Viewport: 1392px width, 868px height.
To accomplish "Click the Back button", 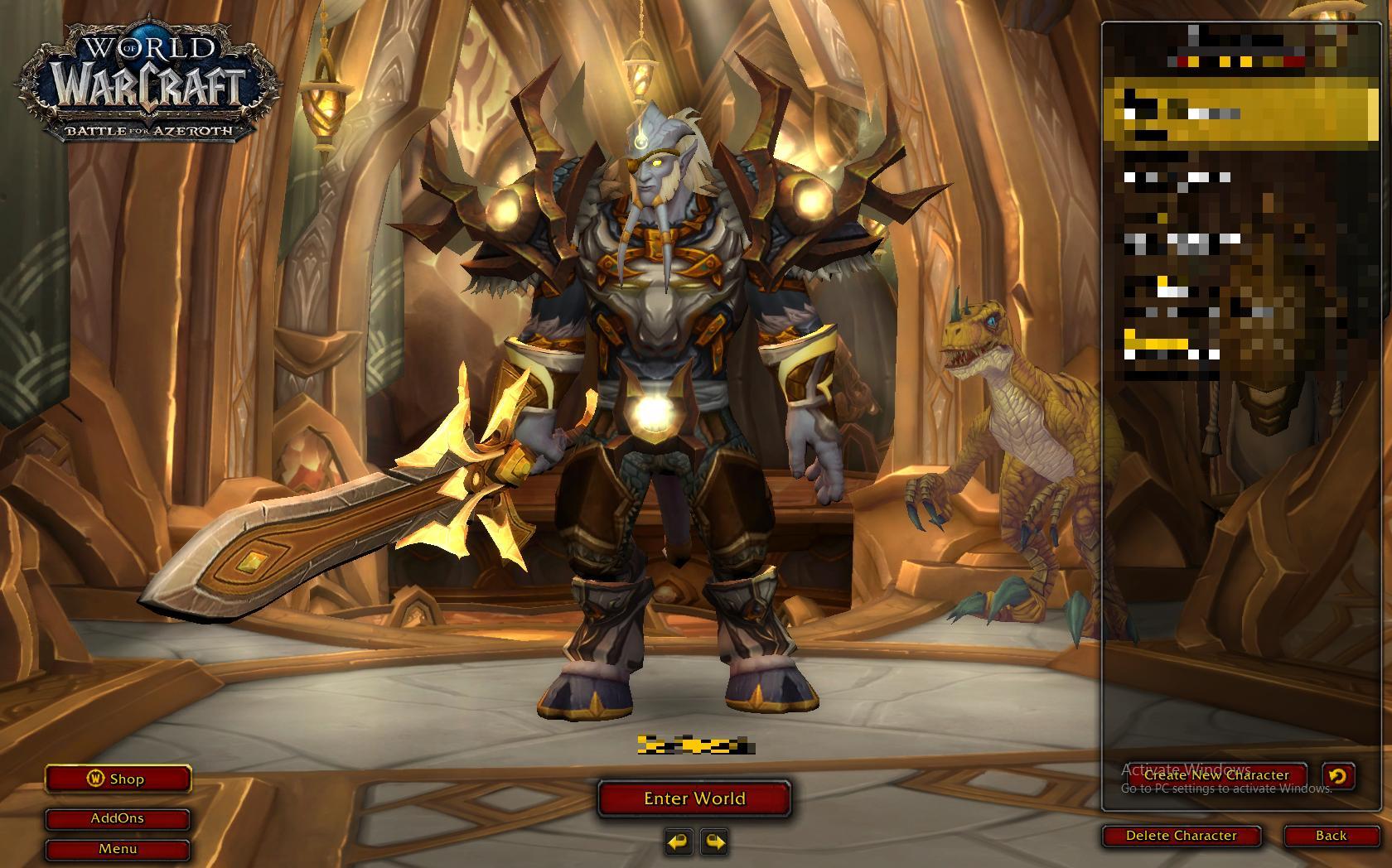I will click(x=1333, y=836).
